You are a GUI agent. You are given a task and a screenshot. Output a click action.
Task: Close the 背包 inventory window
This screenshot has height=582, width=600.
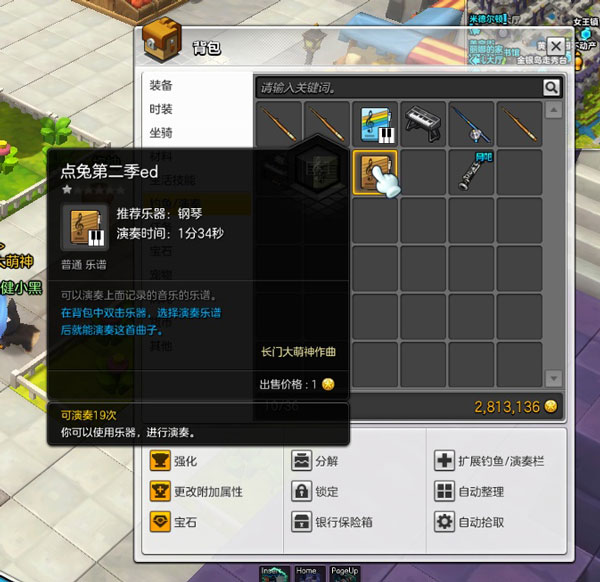[x=555, y=45]
